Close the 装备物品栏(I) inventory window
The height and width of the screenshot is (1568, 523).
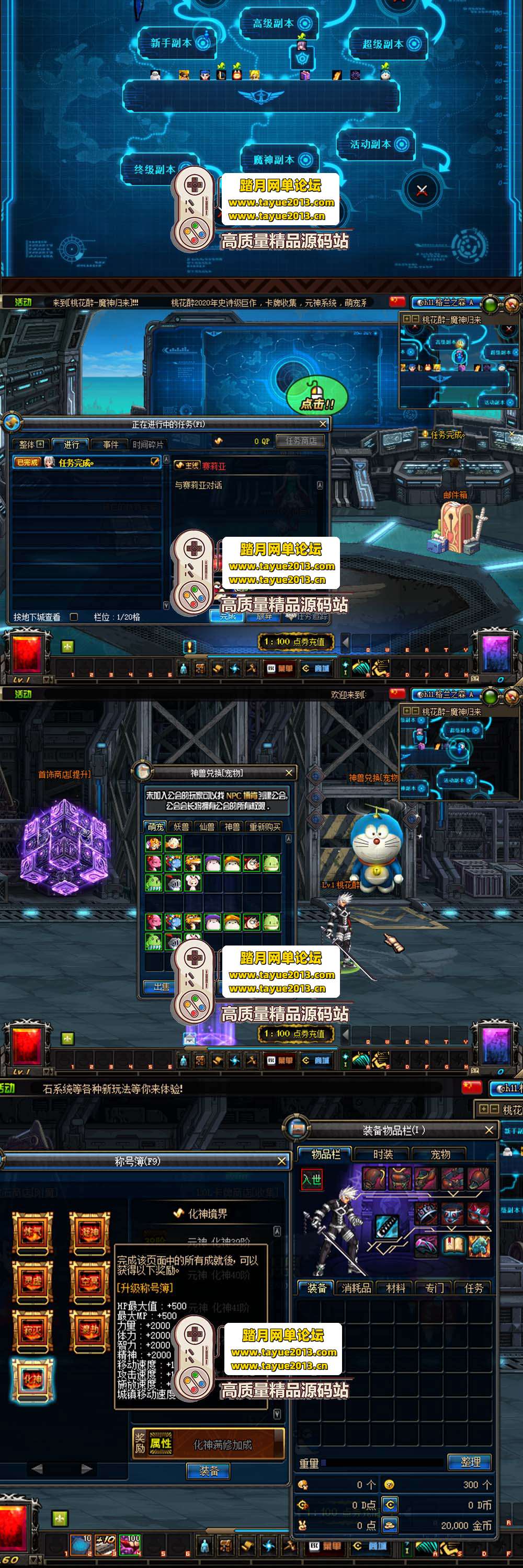pos(489,1129)
